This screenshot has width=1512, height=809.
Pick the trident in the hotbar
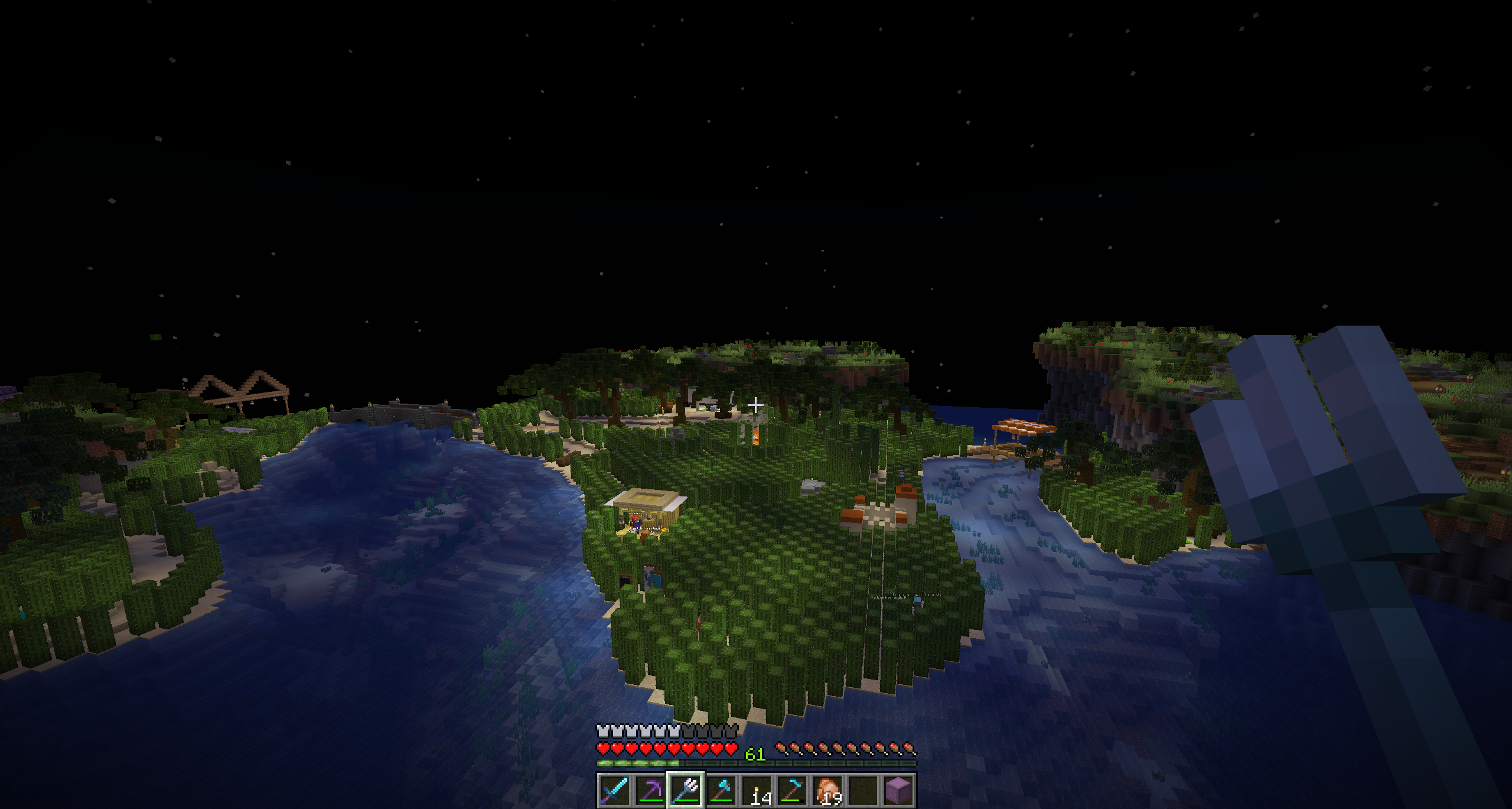point(685,791)
